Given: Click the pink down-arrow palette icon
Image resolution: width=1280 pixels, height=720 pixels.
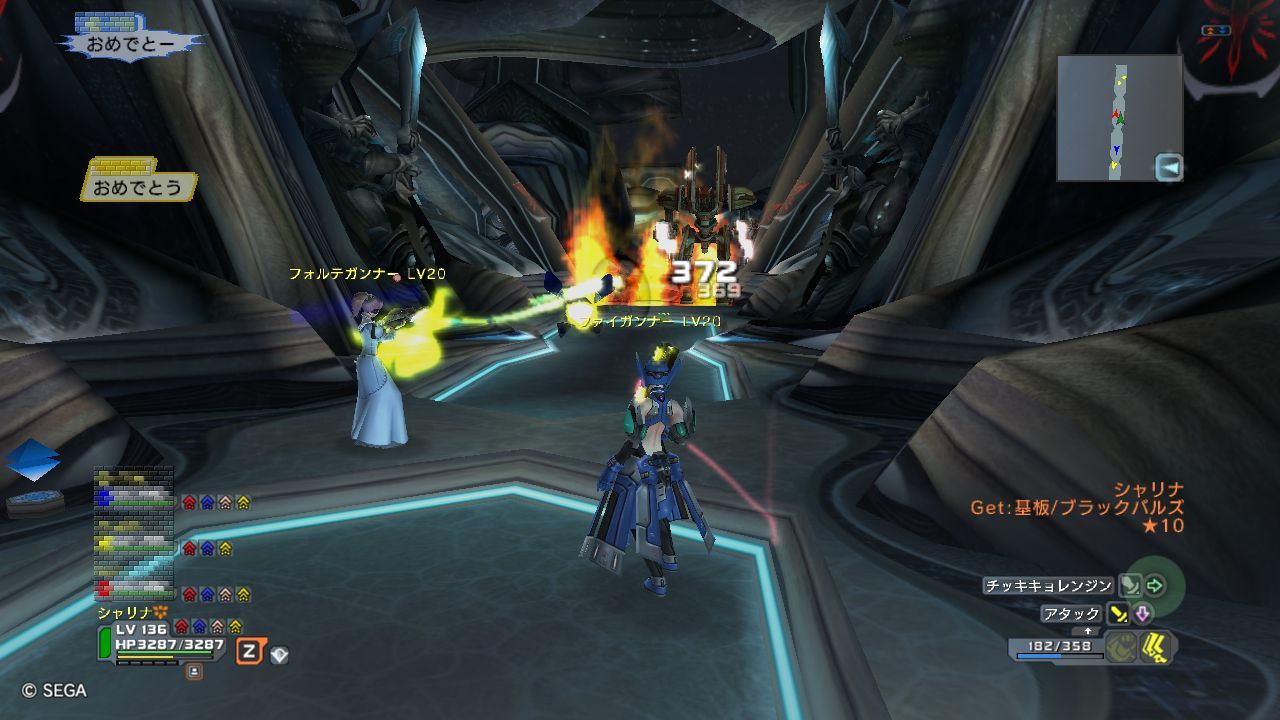Looking at the screenshot, I should point(1142,614).
